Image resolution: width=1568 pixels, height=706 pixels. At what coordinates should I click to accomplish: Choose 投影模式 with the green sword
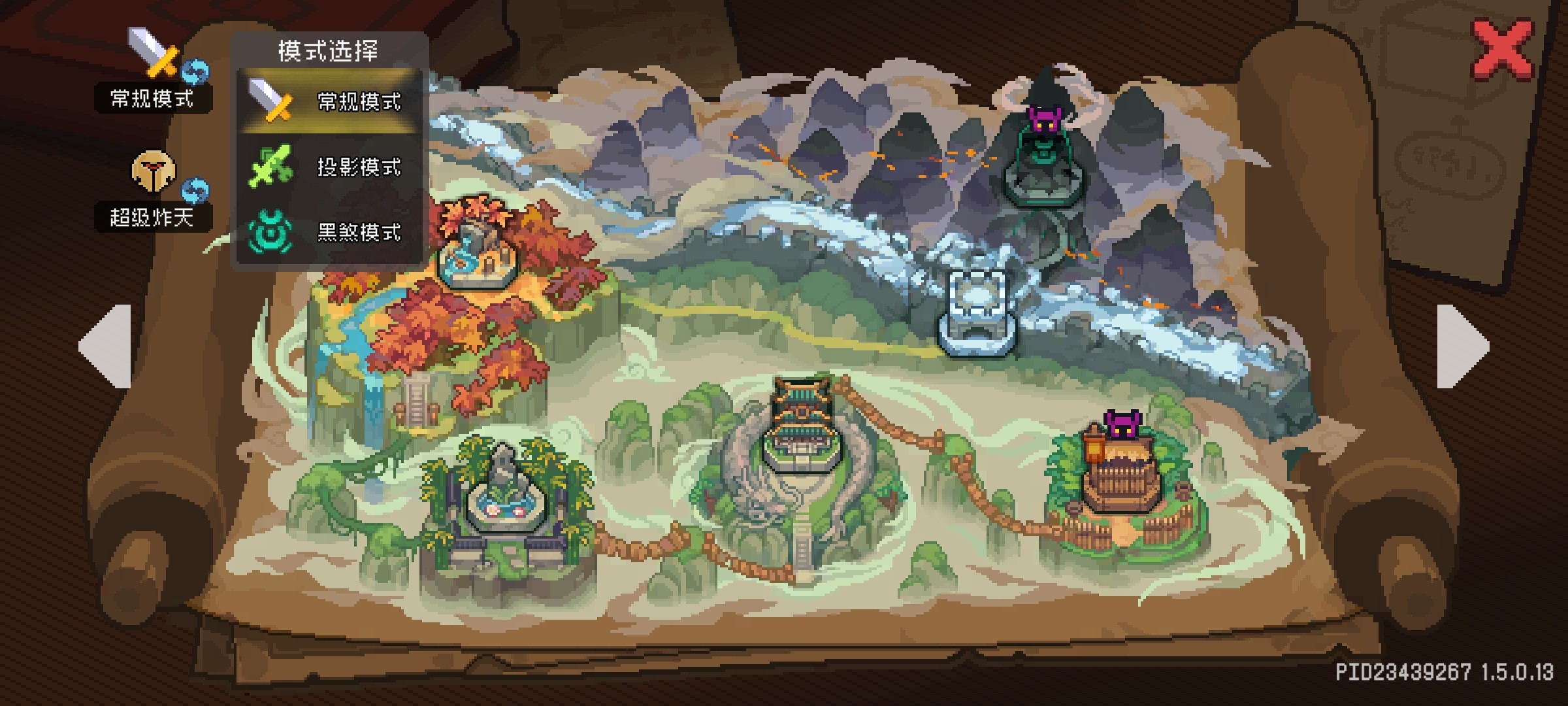(330, 167)
